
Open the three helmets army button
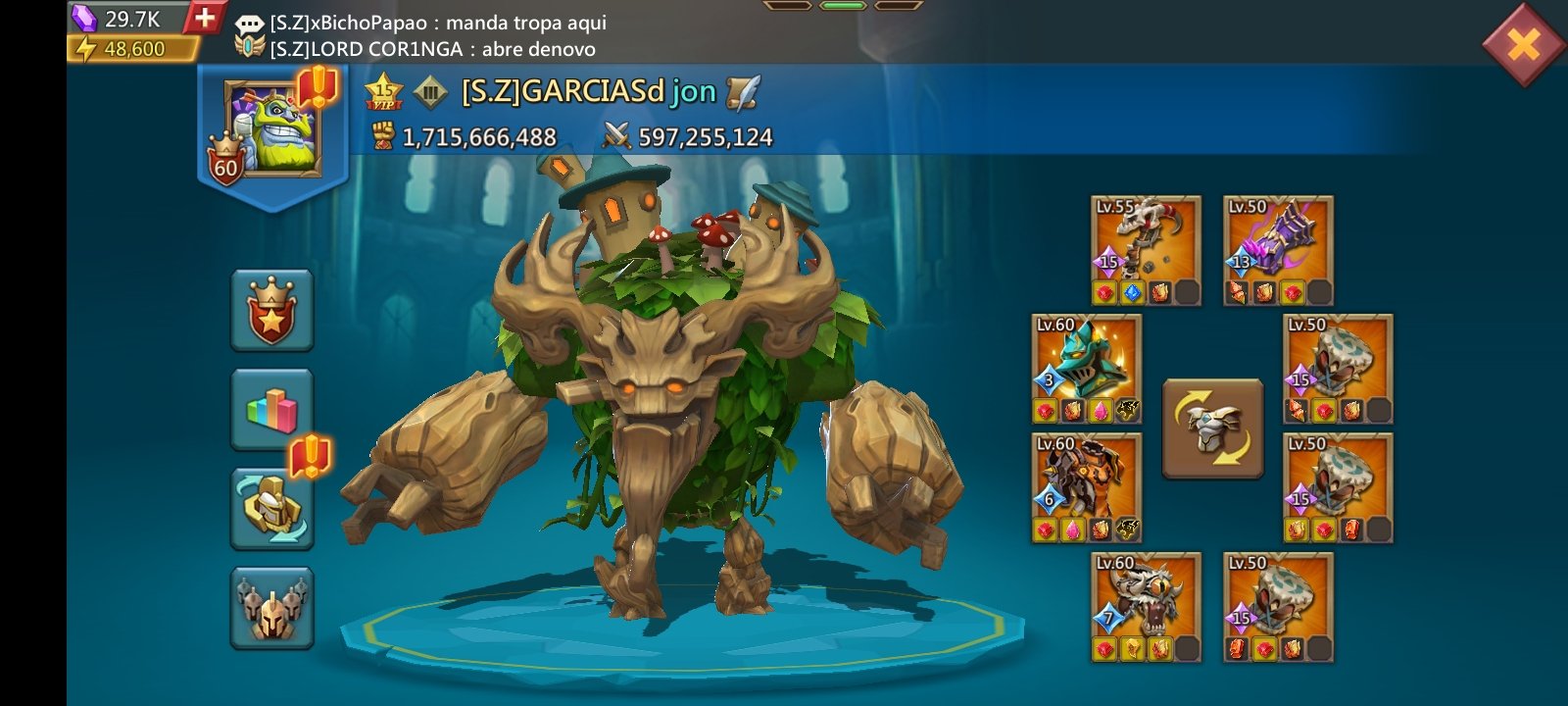point(271,607)
